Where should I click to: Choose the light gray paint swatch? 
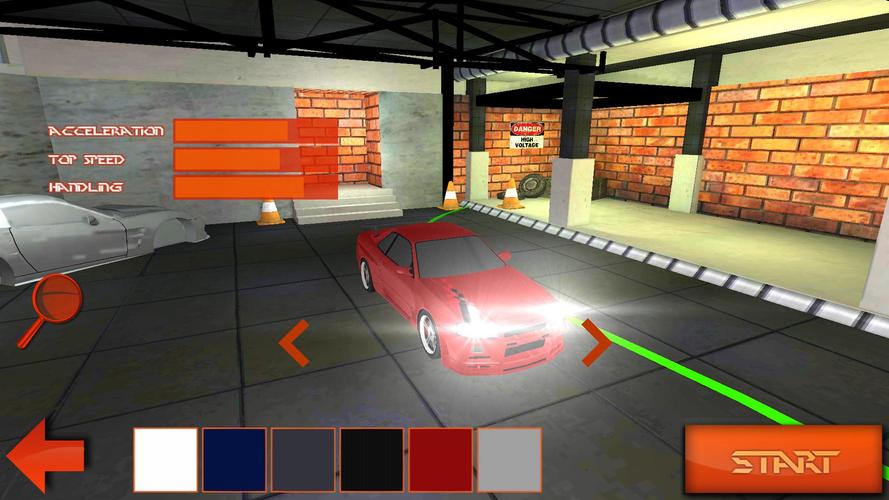(x=509, y=460)
